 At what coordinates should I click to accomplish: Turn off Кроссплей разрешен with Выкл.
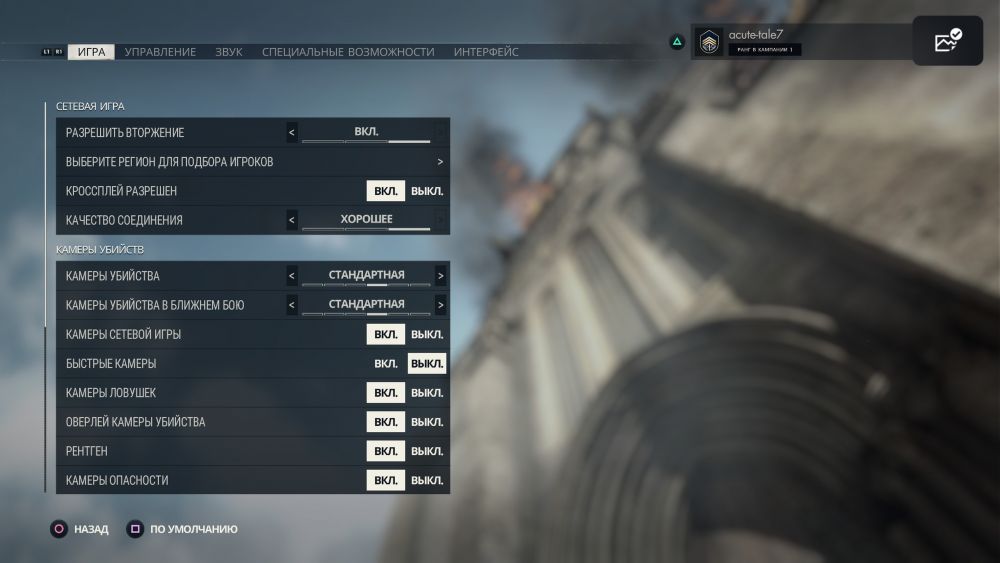[427, 191]
